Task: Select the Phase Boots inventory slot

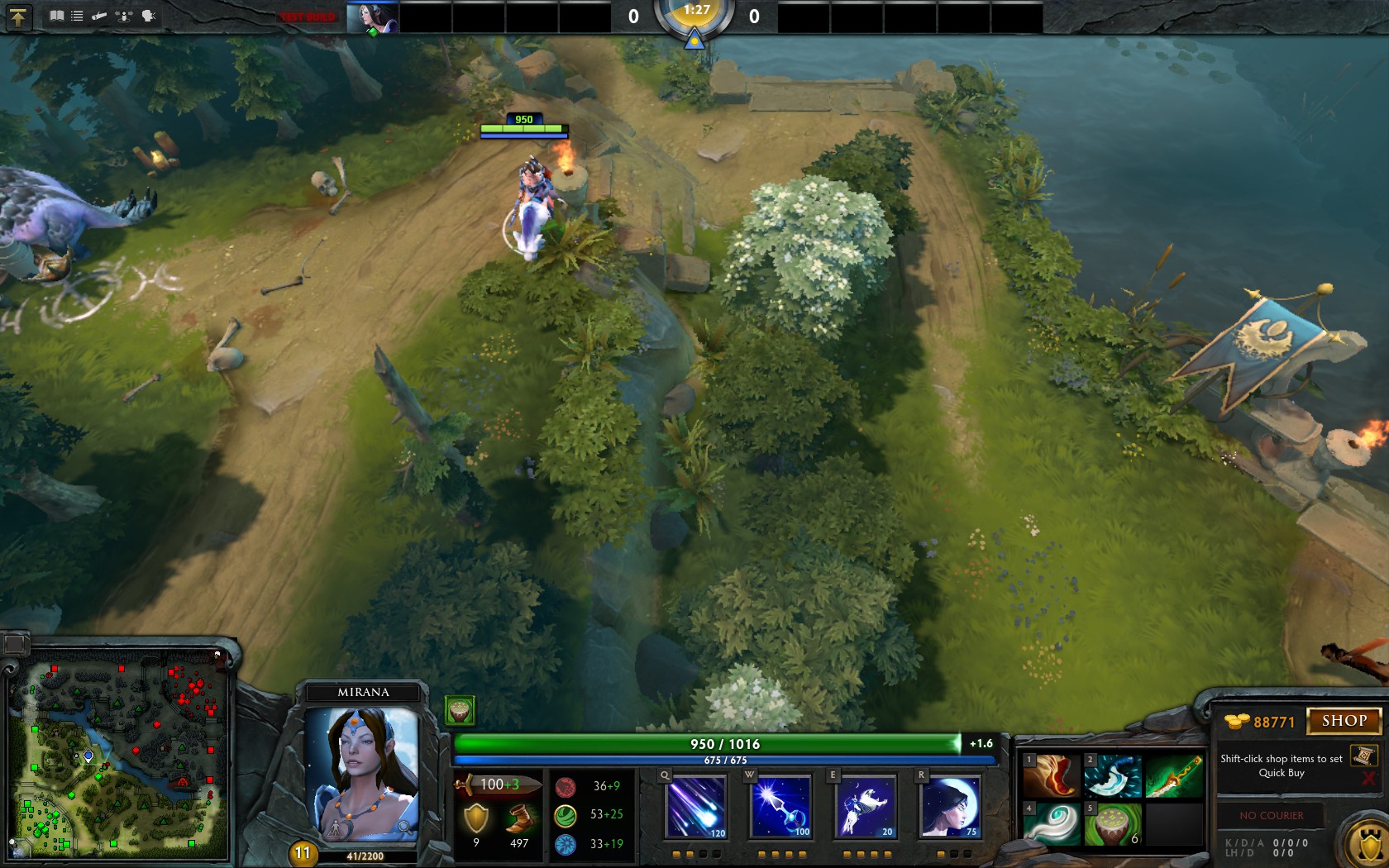Action: [x=1051, y=775]
